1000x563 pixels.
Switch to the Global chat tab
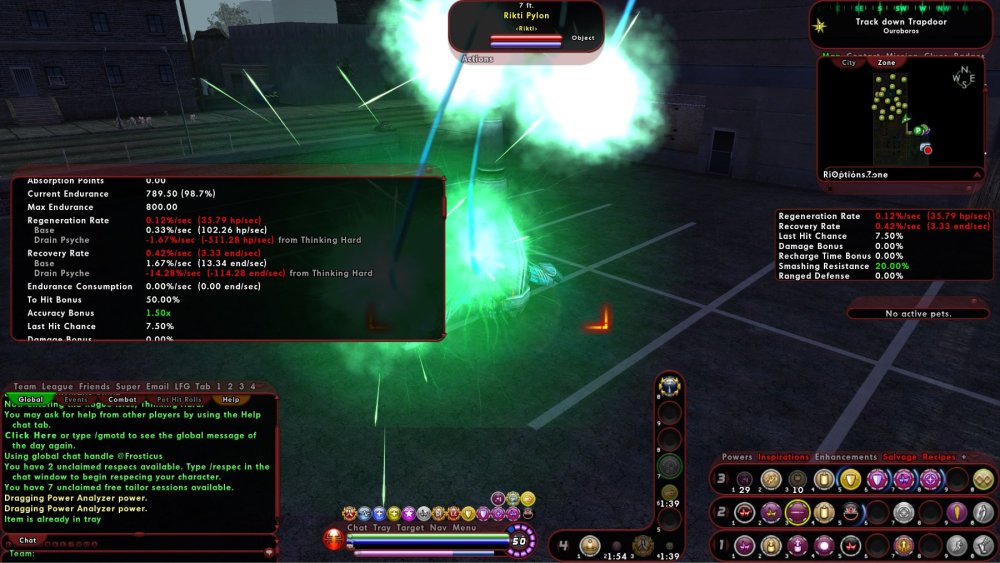click(30, 399)
